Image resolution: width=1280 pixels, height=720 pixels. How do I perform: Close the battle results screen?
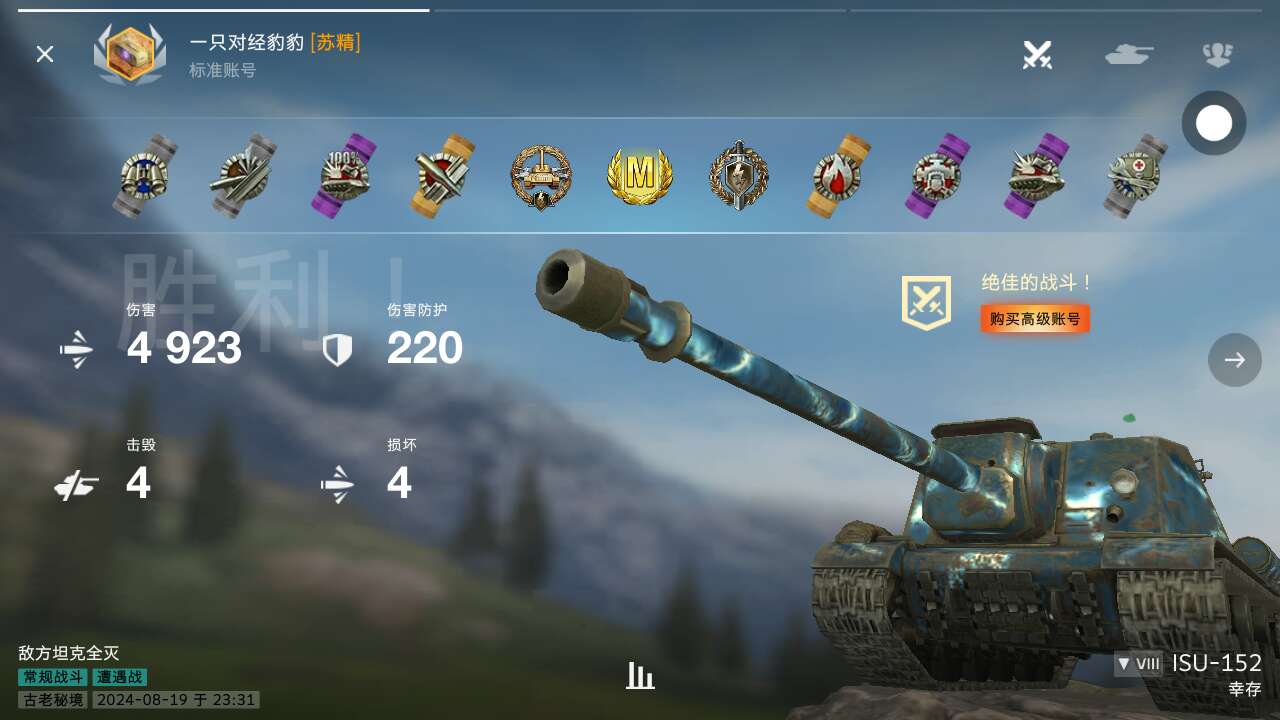point(45,54)
